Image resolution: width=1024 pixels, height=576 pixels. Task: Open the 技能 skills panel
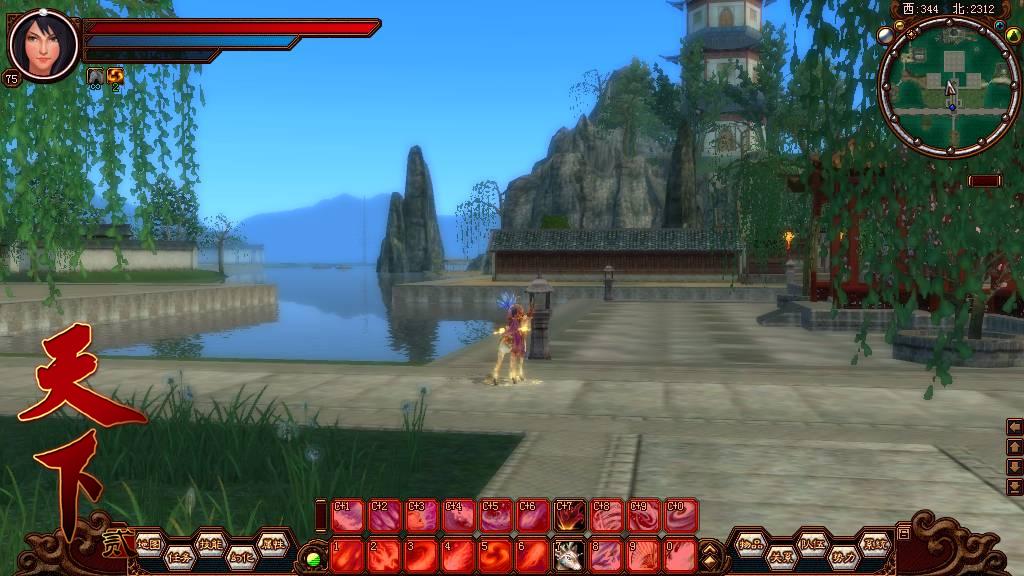(x=209, y=545)
